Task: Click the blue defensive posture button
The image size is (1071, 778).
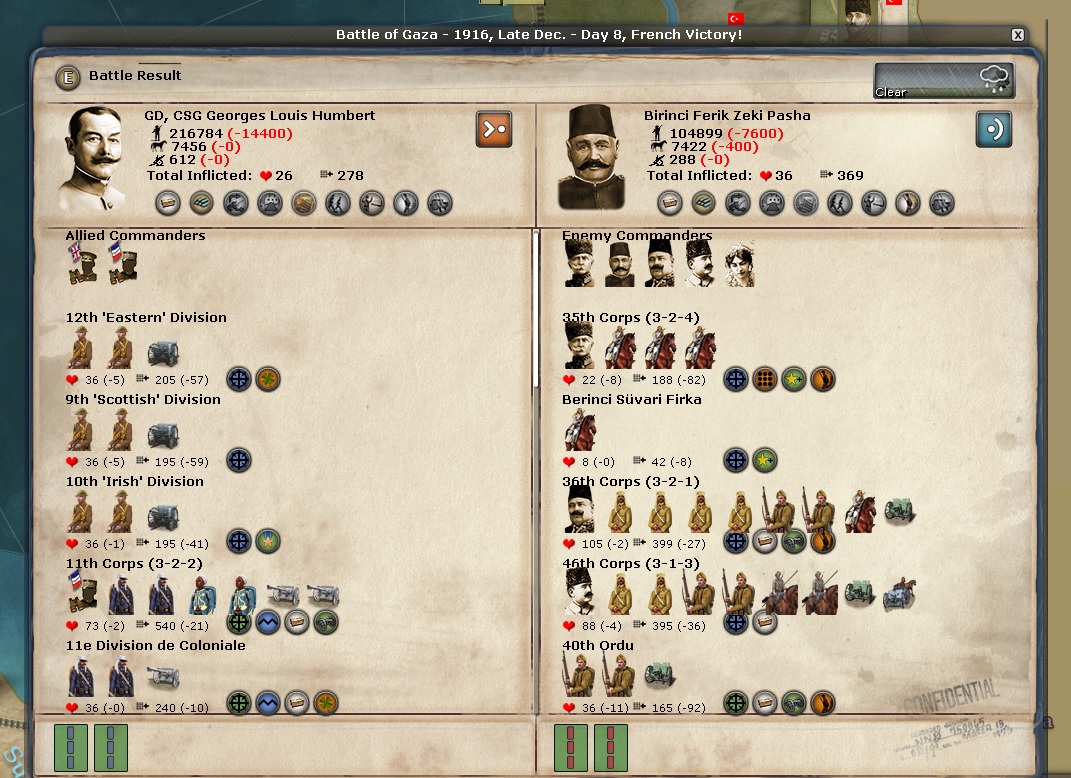Action: pyautogui.click(x=994, y=129)
